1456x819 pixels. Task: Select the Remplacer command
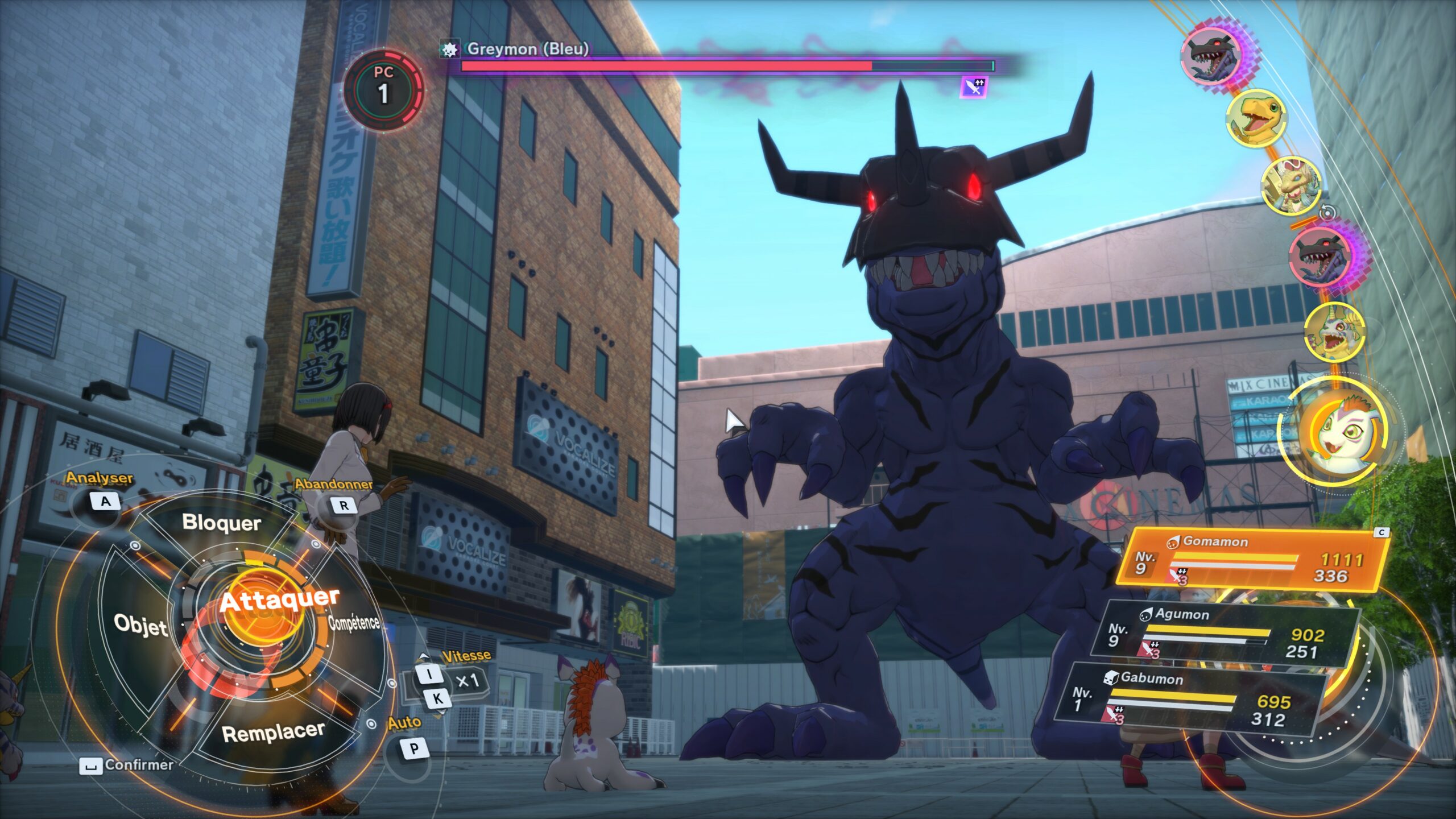[x=273, y=733]
